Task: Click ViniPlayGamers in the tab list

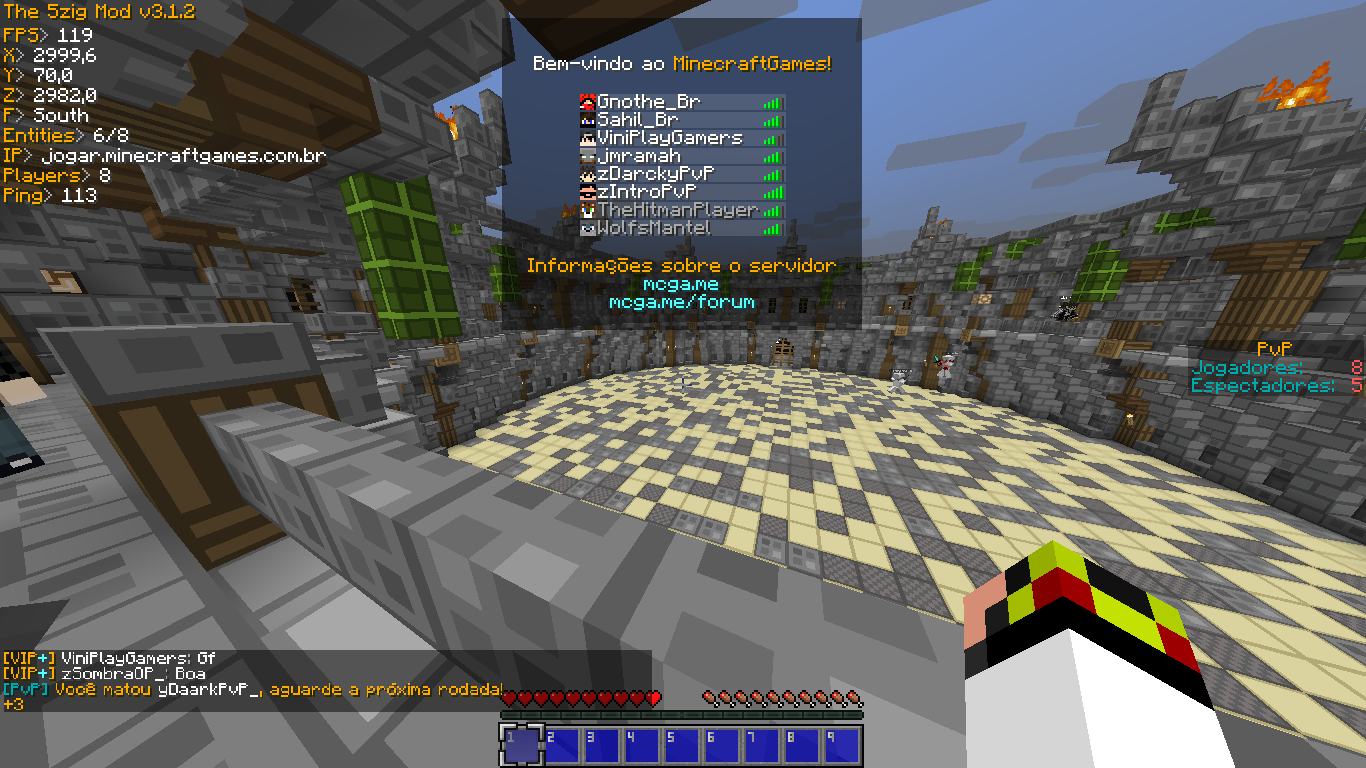Action: [x=670, y=138]
